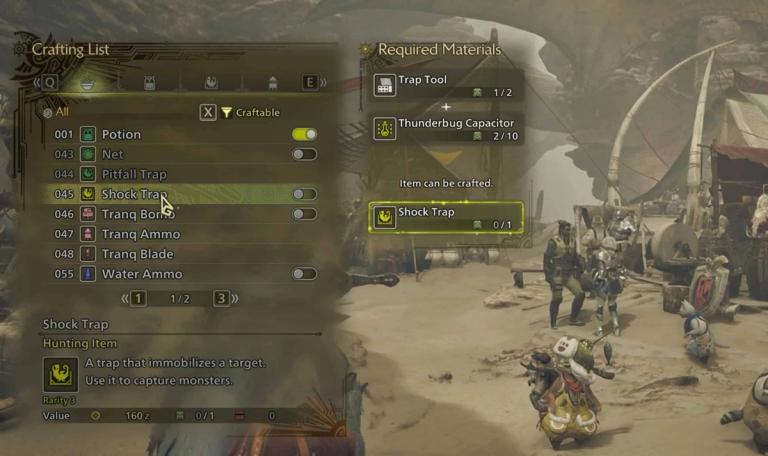
Task: Select the Tranq Bomb recipe
Action: click(138, 214)
